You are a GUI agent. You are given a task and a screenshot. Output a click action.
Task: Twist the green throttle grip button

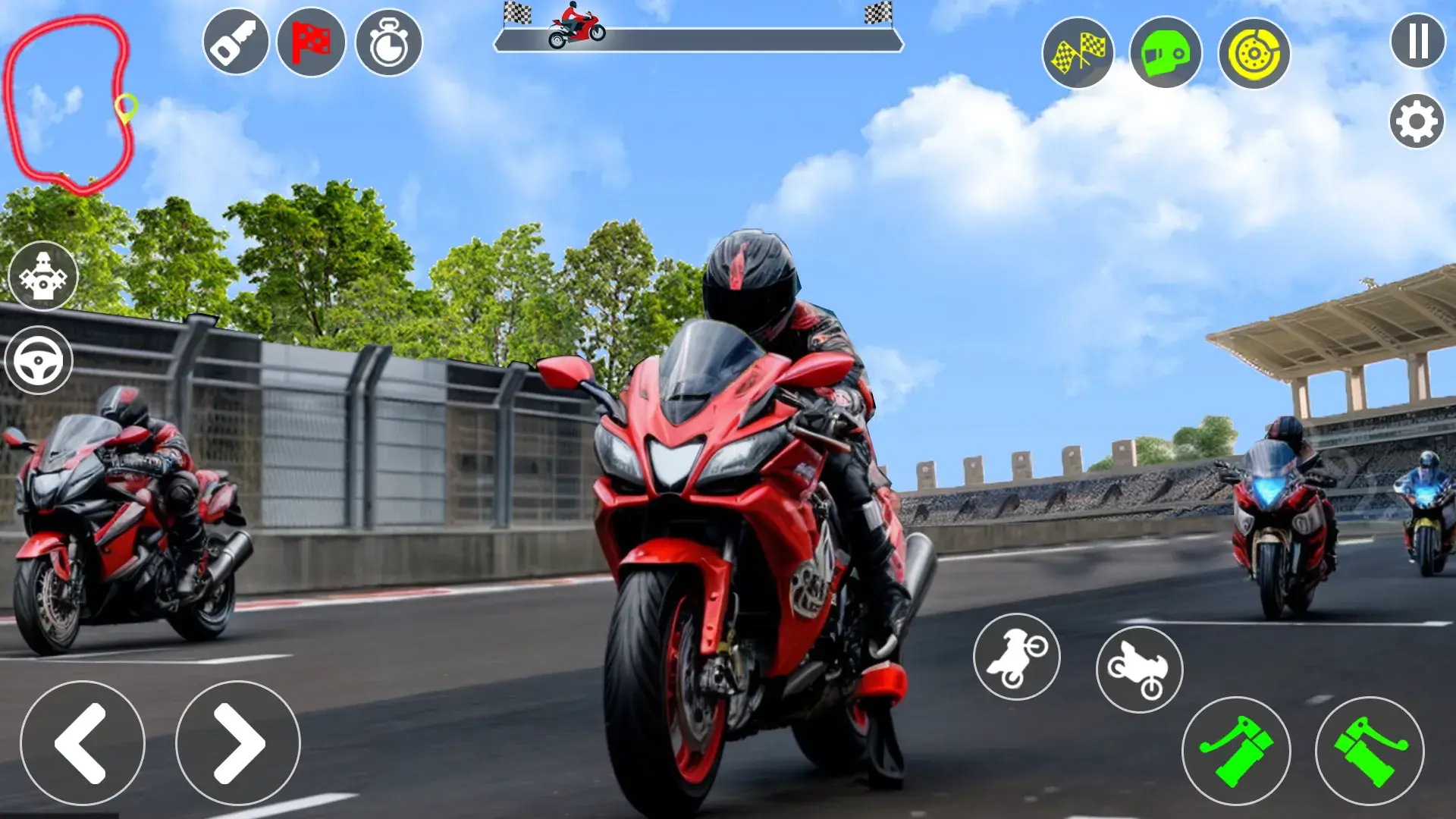tap(1370, 751)
